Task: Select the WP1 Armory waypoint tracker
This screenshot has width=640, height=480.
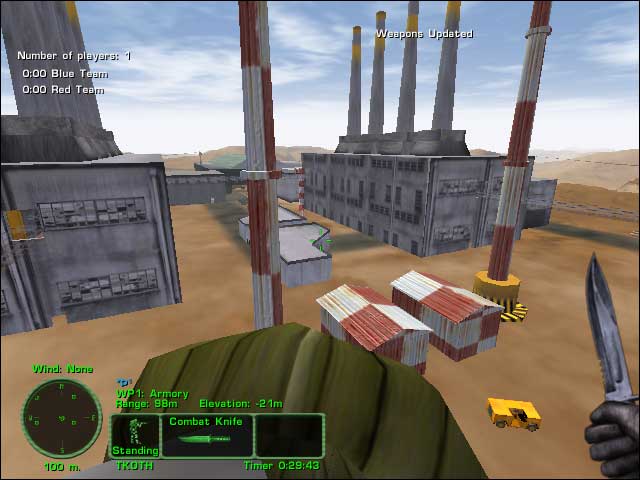Action: tap(153, 394)
